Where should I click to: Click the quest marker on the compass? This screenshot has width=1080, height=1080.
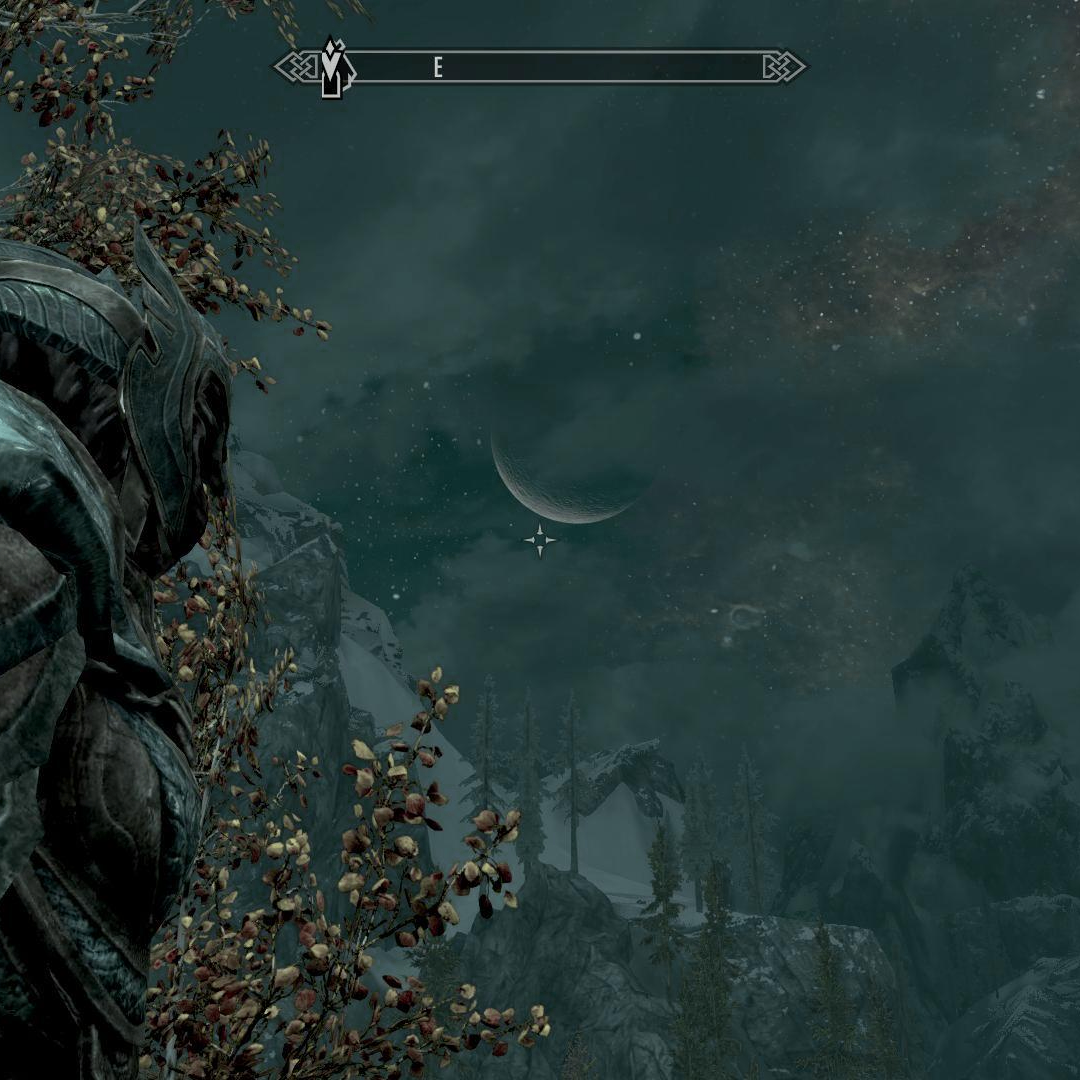point(333,68)
